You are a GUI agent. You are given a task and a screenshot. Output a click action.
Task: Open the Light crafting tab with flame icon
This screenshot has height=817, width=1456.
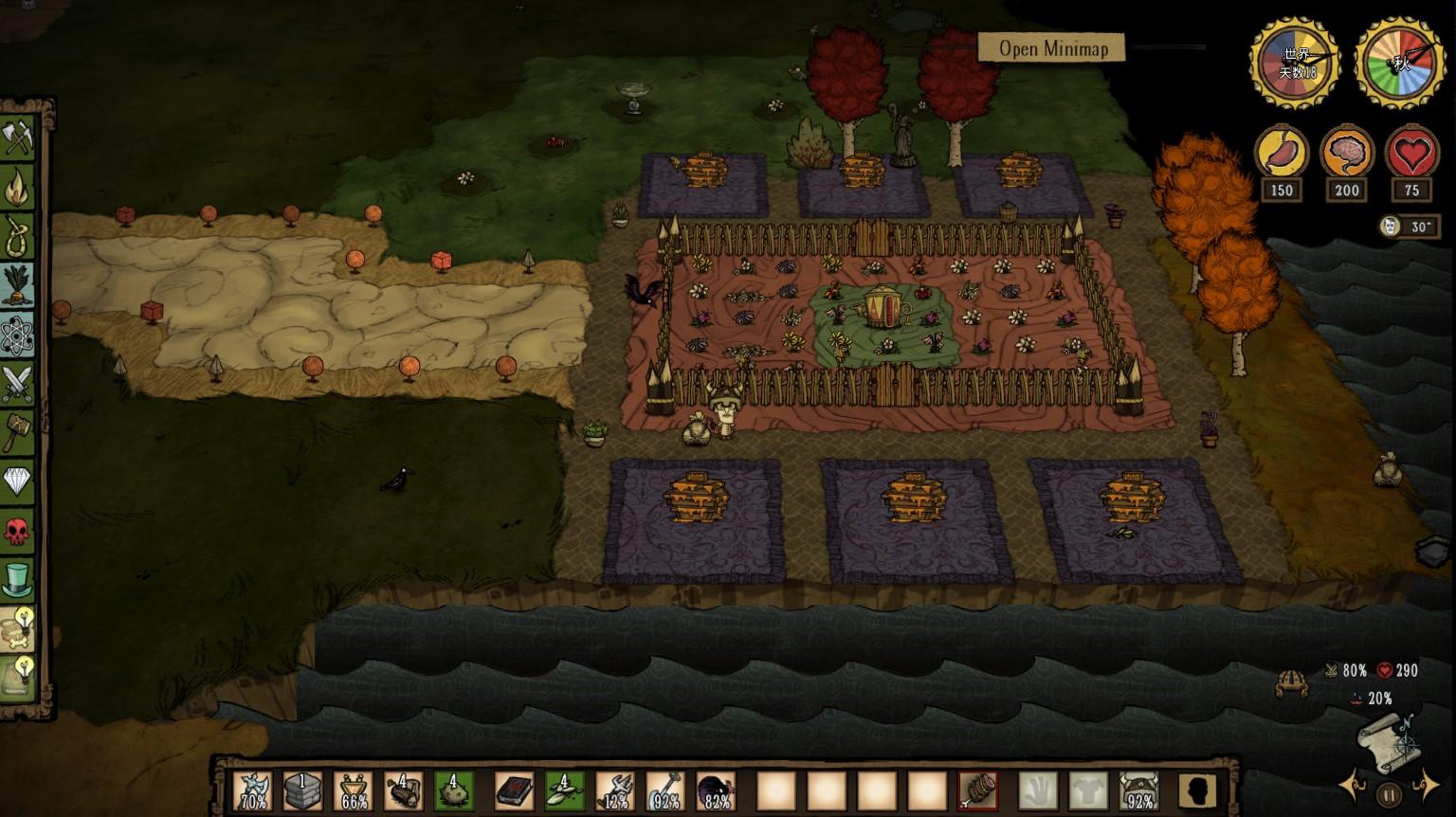point(18,188)
